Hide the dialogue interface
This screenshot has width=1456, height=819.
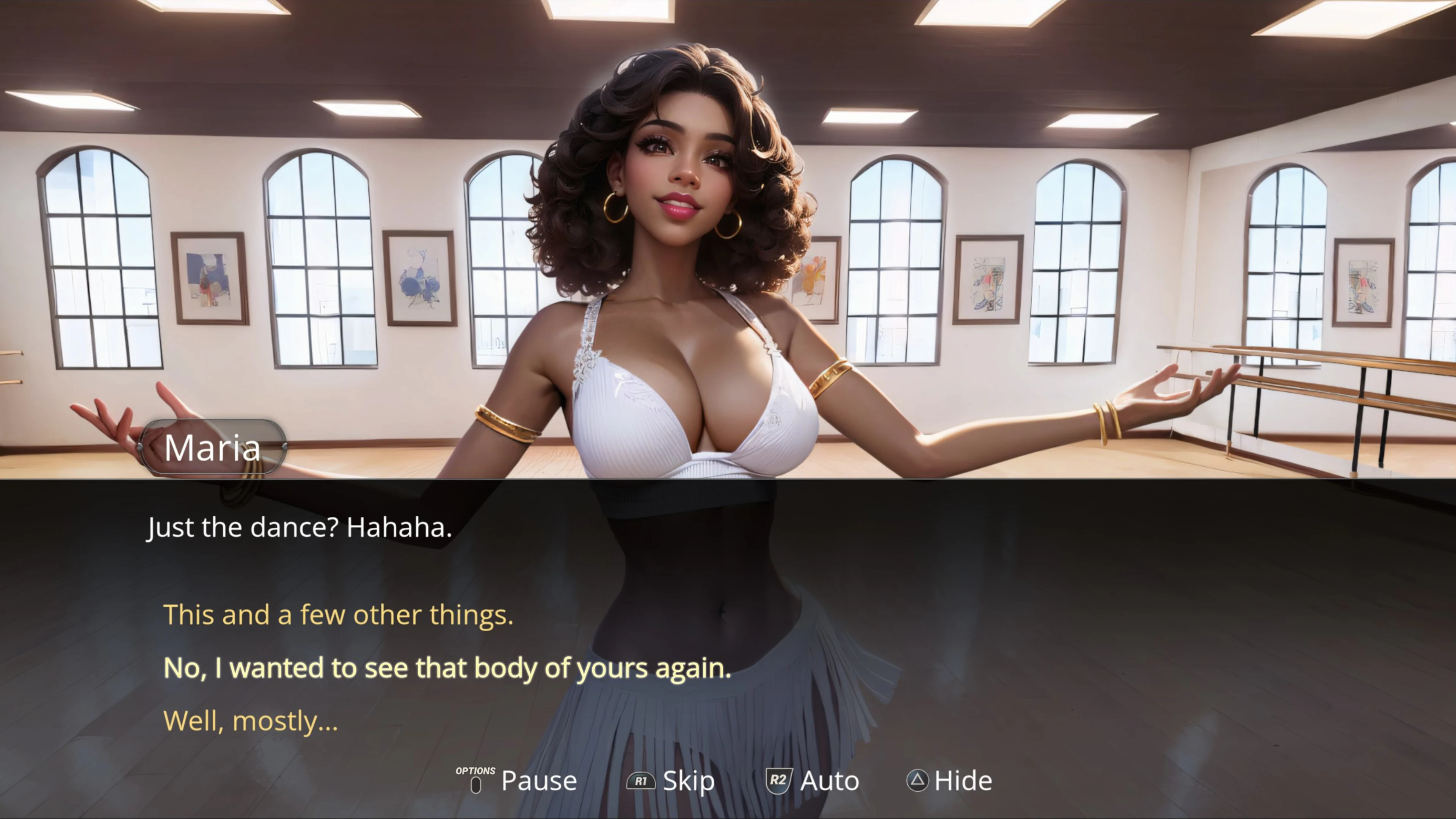964,781
